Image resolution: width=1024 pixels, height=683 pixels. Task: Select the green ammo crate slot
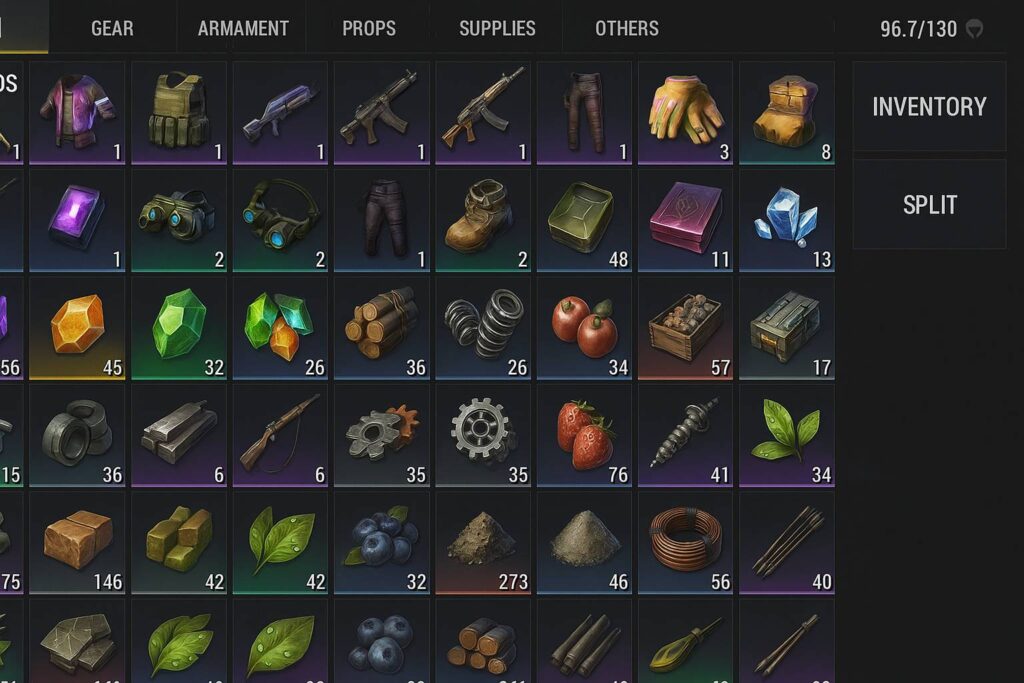click(x=786, y=328)
